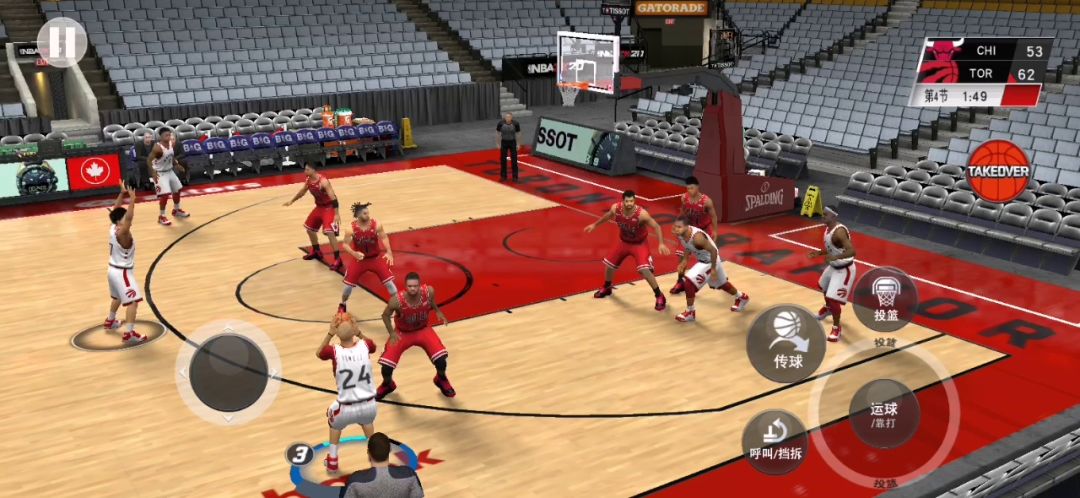1080x498 pixels.
Task: Touch the virtual movement joystick
Action: pyautogui.click(x=228, y=372)
